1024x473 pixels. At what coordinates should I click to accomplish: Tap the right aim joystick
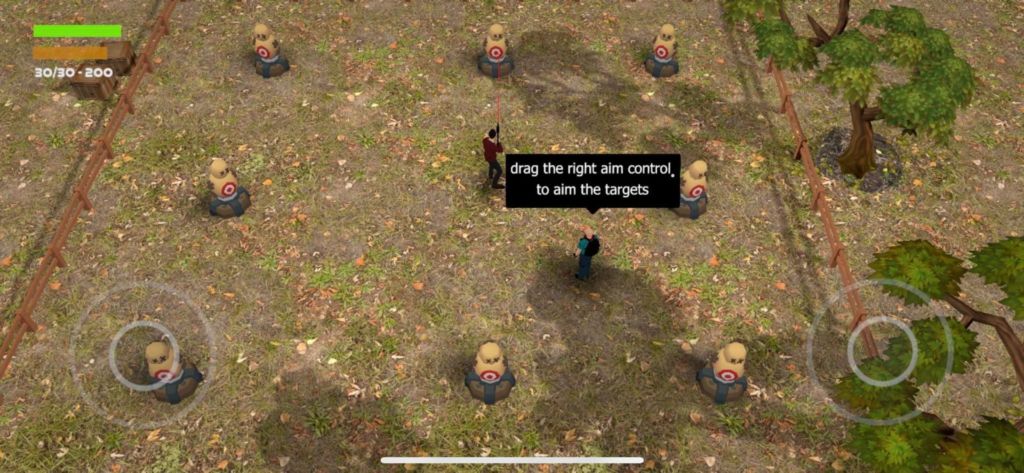click(x=880, y=350)
